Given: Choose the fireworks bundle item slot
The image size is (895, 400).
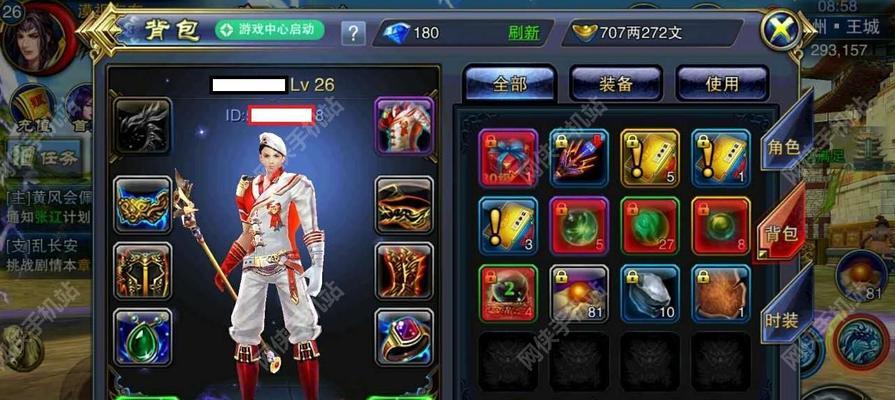Looking at the screenshot, I should pyautogui.click(x=579, y=157).
